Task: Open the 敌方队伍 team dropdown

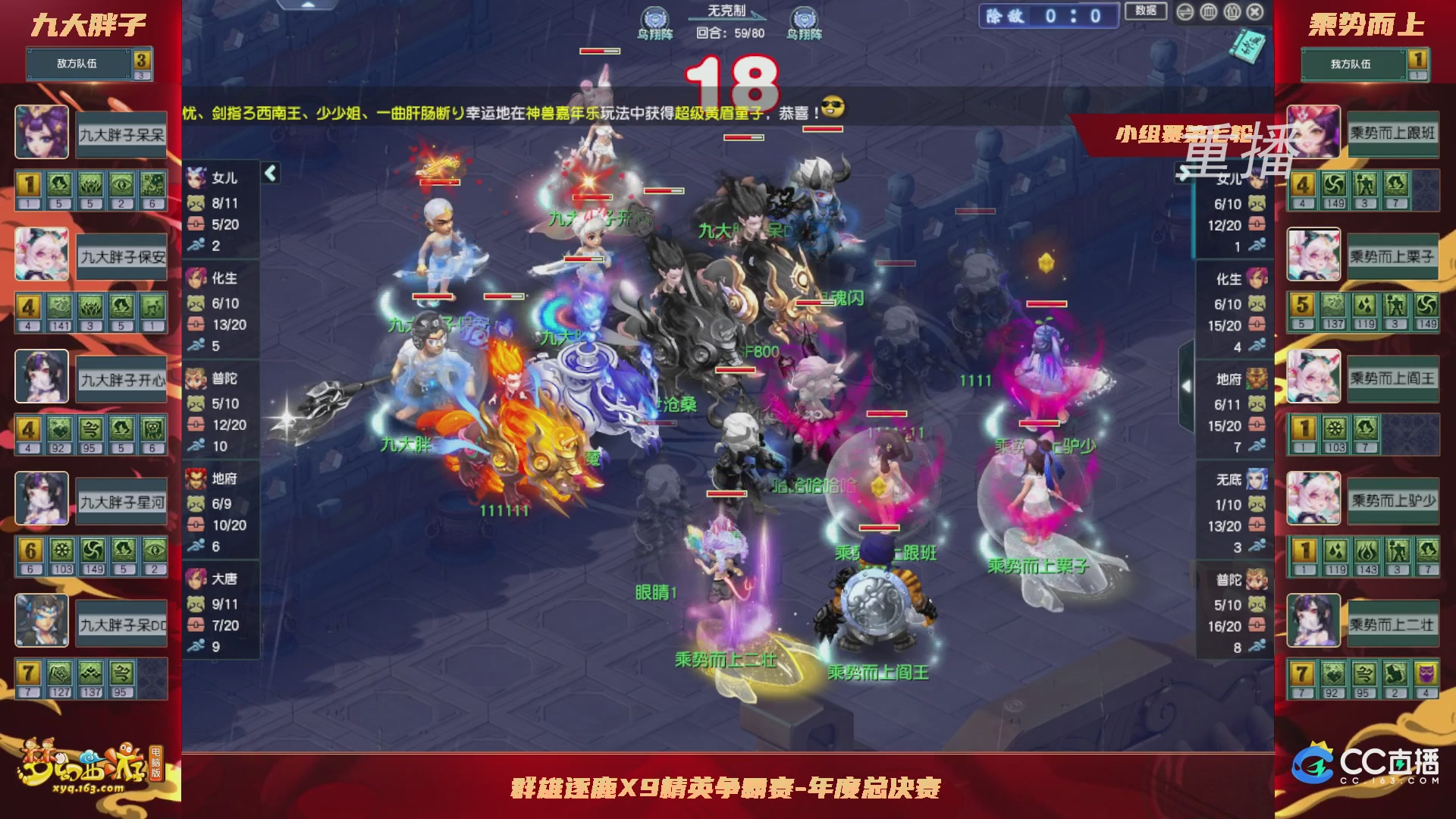Action: pos(76,64)
